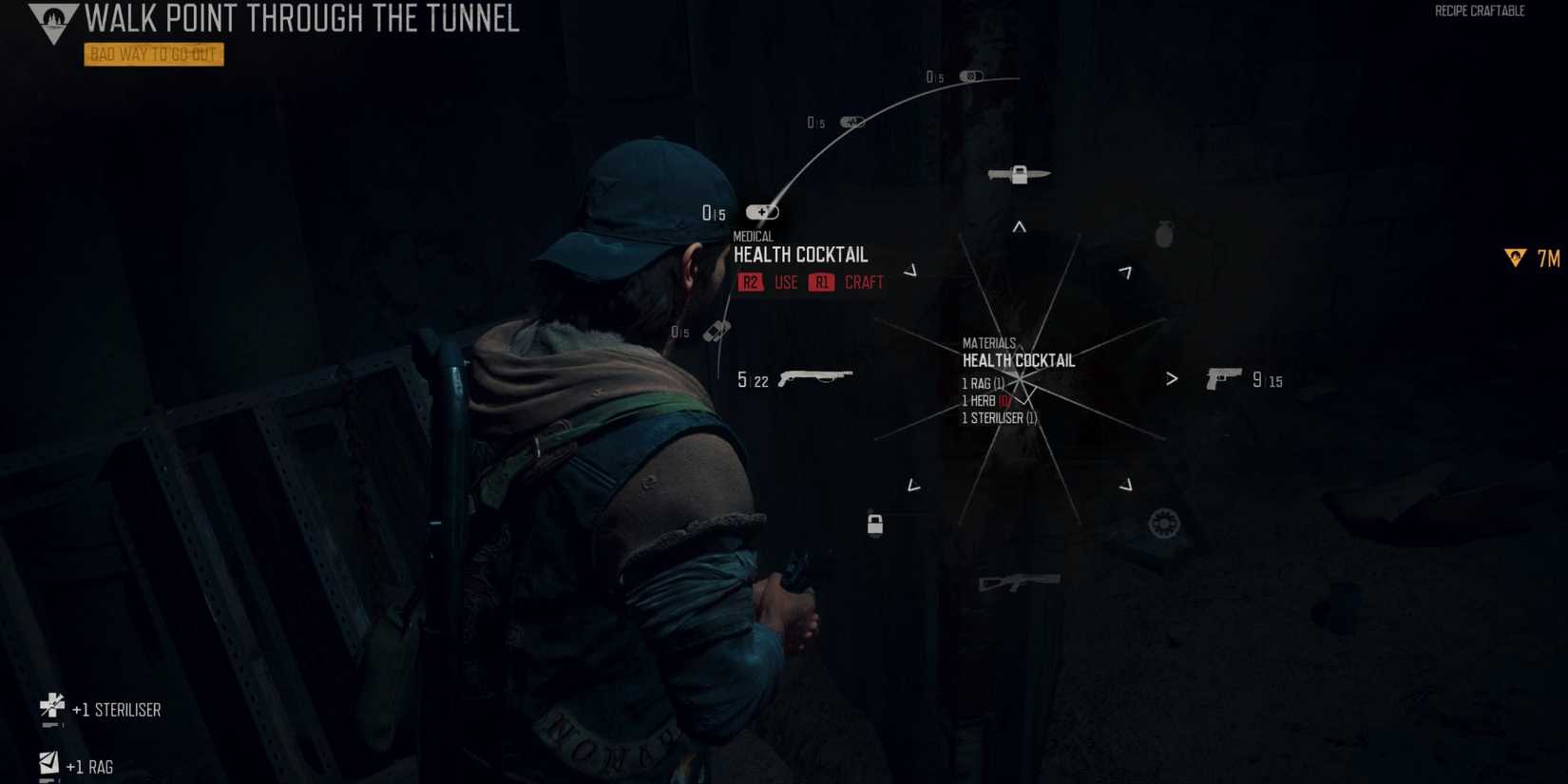Image resolution: width=1568 pixels, height=784 pixels.
Task: Expand the lower-left wheel chevron
Action: pos(912,485)
